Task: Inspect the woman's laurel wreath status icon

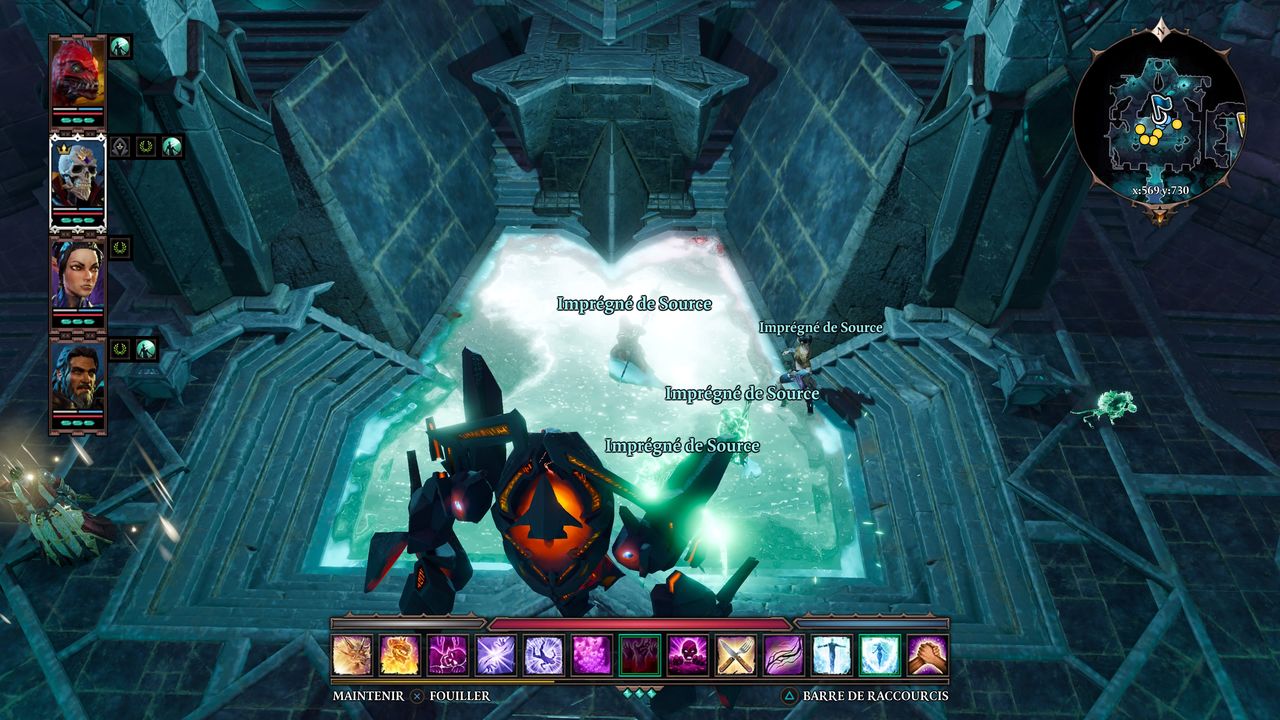Action: click(120, 247)
